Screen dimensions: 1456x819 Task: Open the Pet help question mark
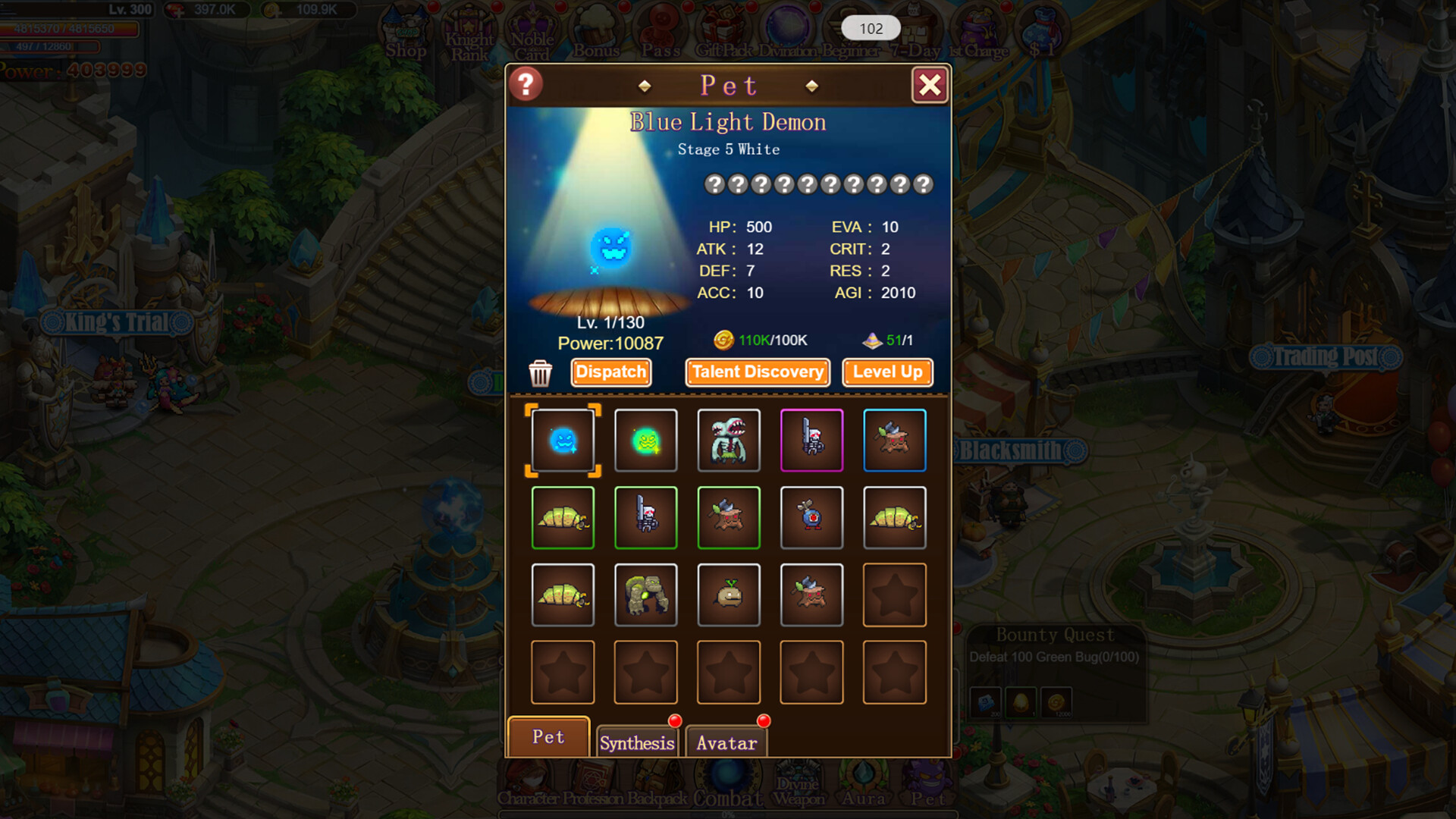pos(525,85)
